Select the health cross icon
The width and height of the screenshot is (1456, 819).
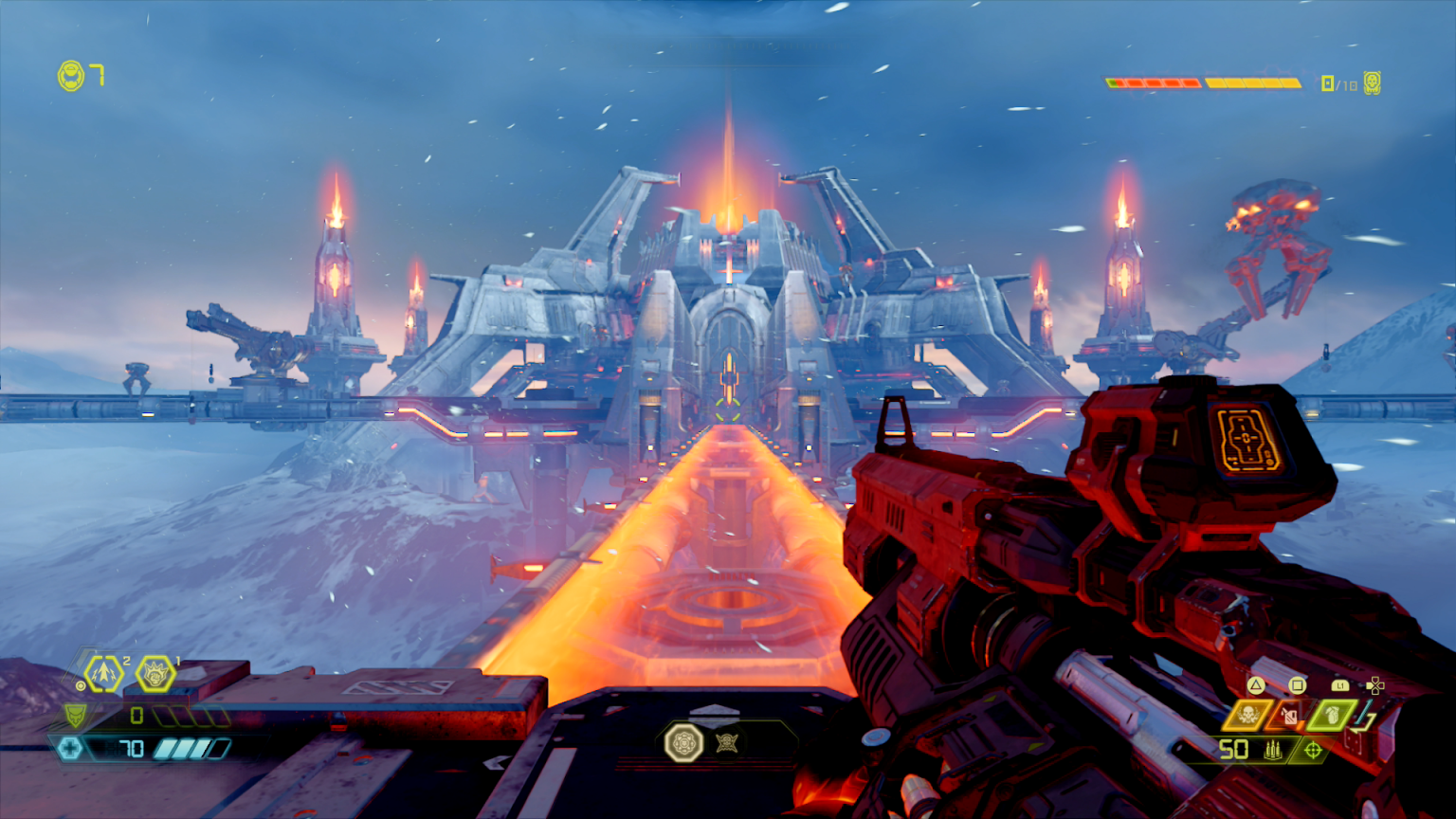[70, 749]
